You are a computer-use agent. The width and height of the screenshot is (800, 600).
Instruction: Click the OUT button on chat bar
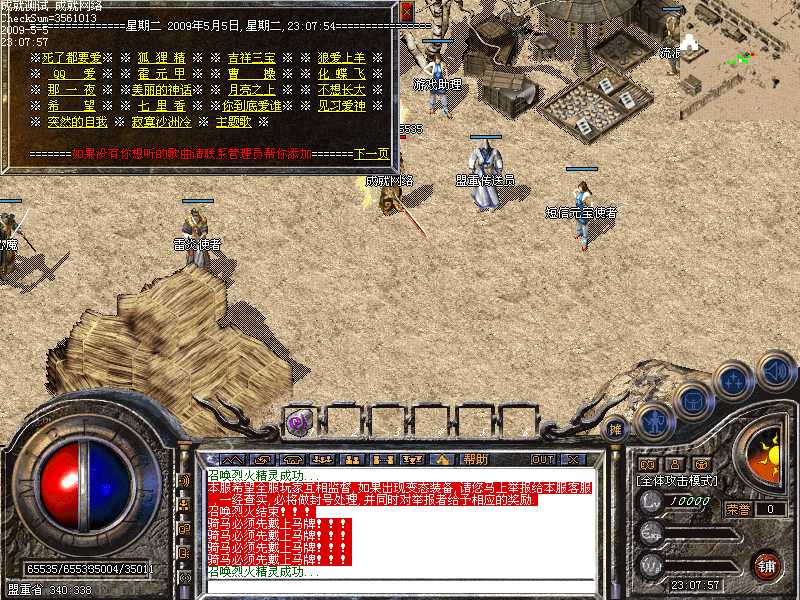(x=542, y=459)
